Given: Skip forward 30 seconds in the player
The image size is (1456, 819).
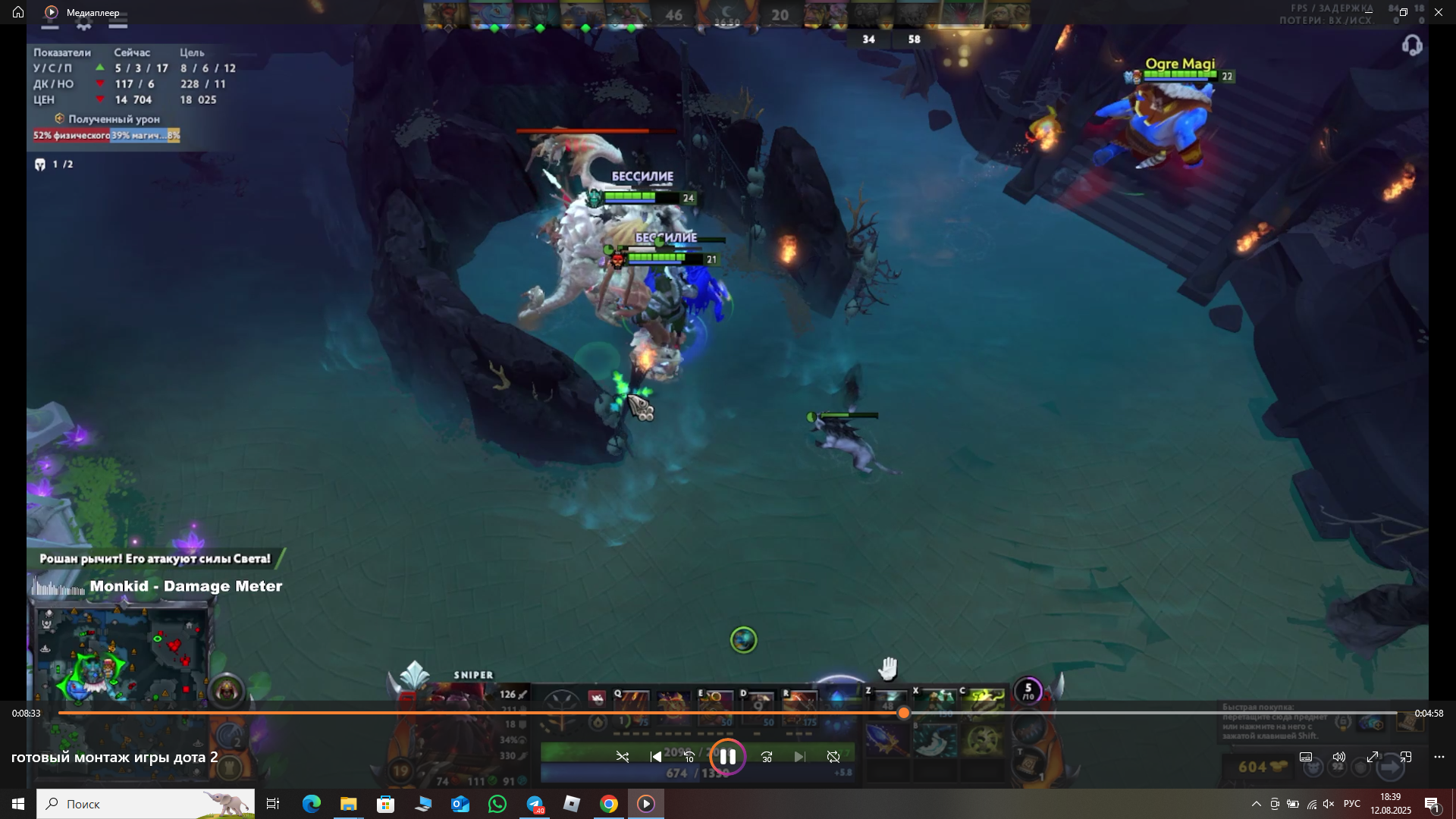Looking at the screenshot, I should (x=767, y=757).
